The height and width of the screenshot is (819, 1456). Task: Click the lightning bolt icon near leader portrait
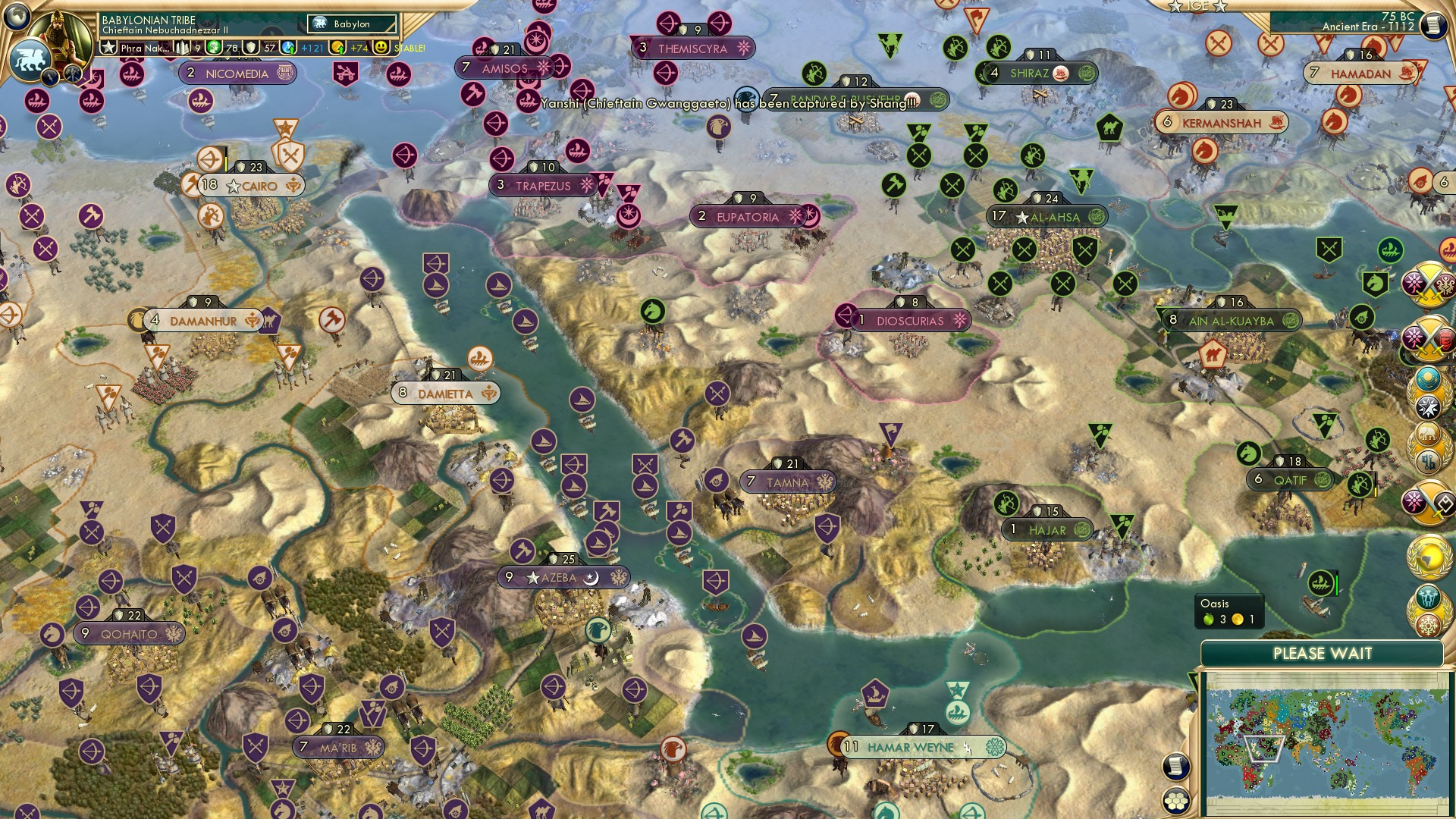coord(51,76)
